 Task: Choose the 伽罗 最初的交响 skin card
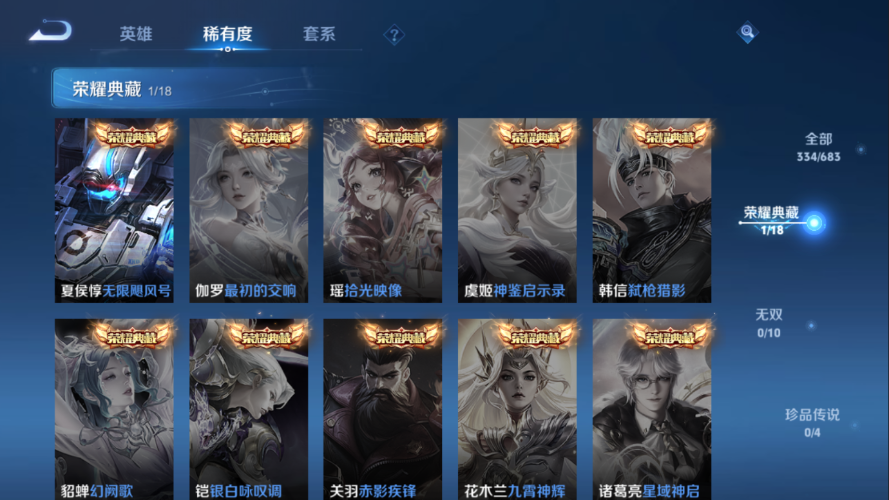[248, 211]
